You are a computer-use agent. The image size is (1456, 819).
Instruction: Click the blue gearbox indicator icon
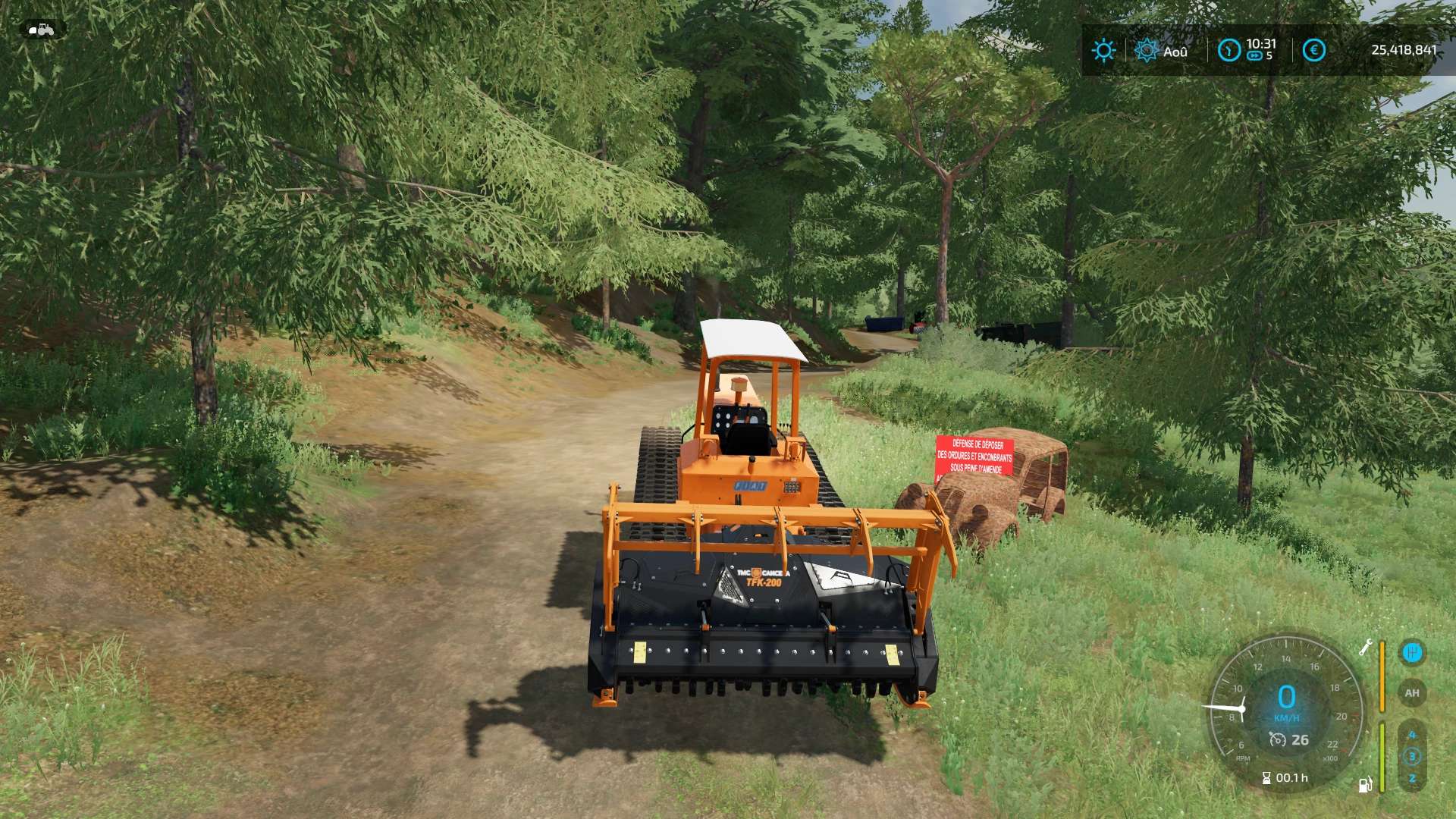[1411, 652]
